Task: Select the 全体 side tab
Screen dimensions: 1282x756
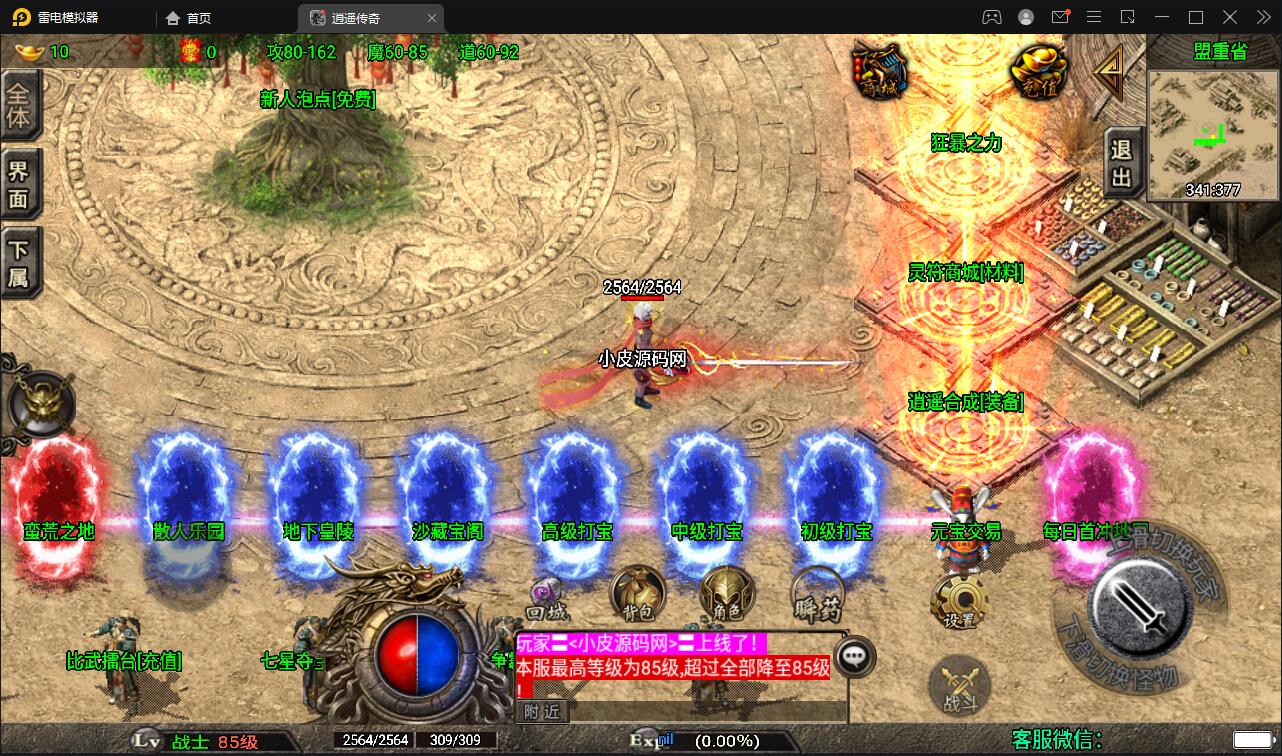Action: coord(20,106)
